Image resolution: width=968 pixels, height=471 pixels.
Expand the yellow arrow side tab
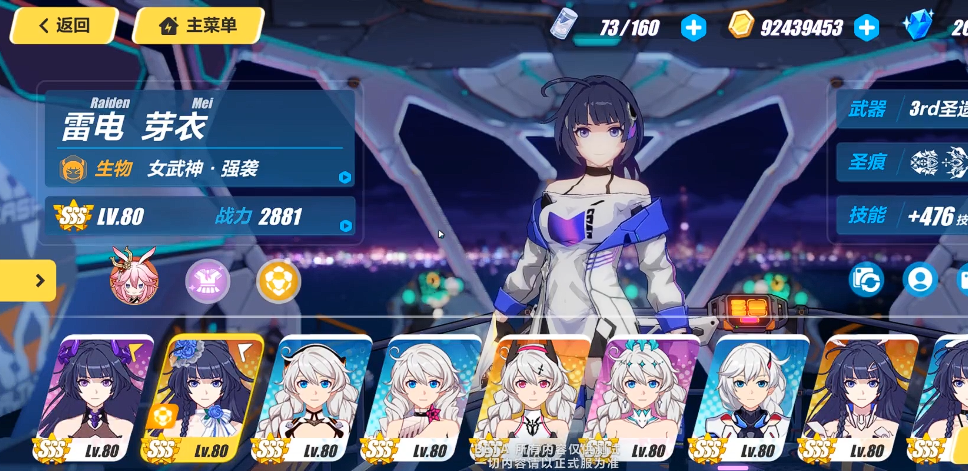coord(28,281)
